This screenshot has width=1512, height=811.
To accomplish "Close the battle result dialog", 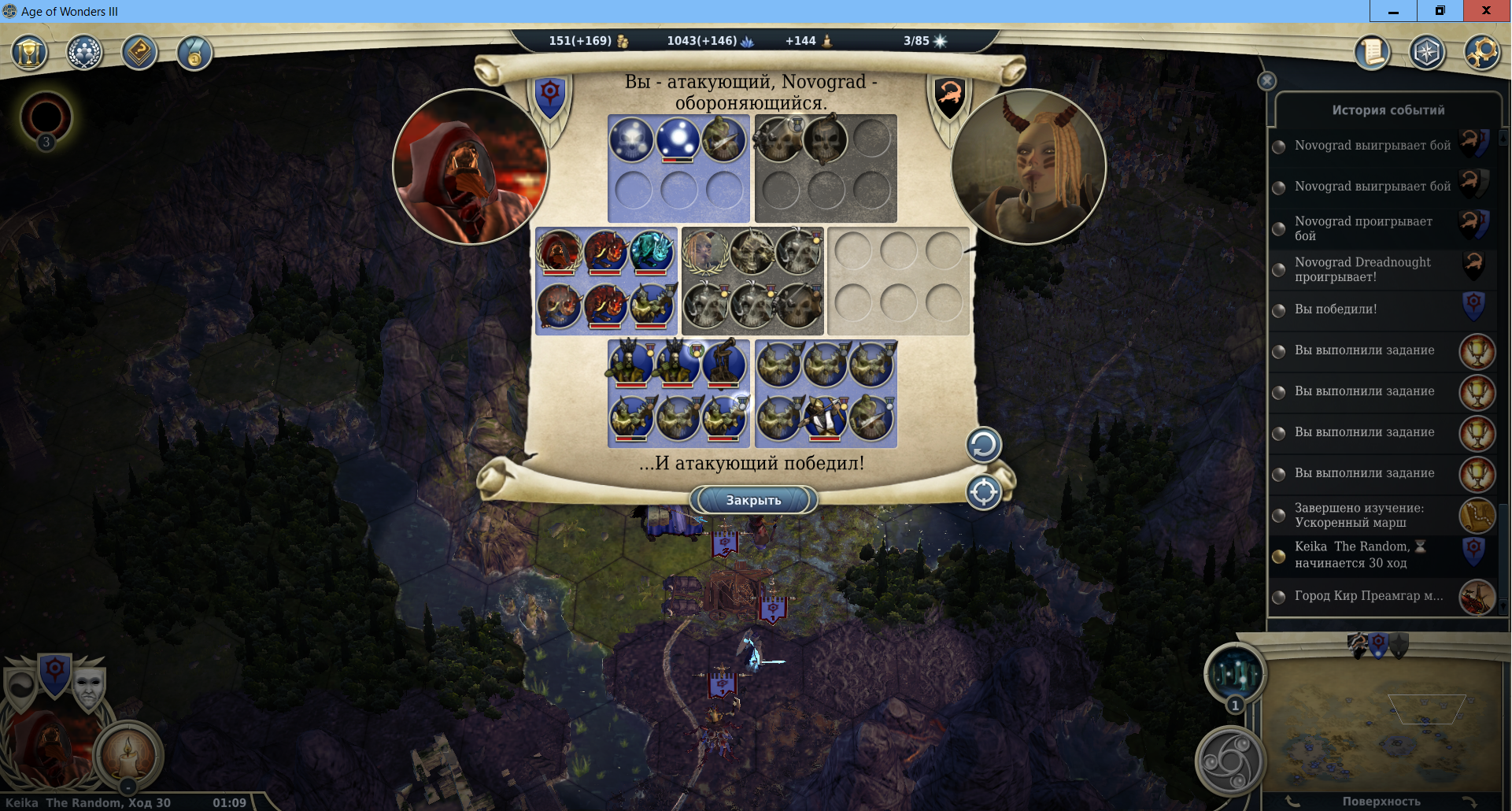I will (753, 500).
